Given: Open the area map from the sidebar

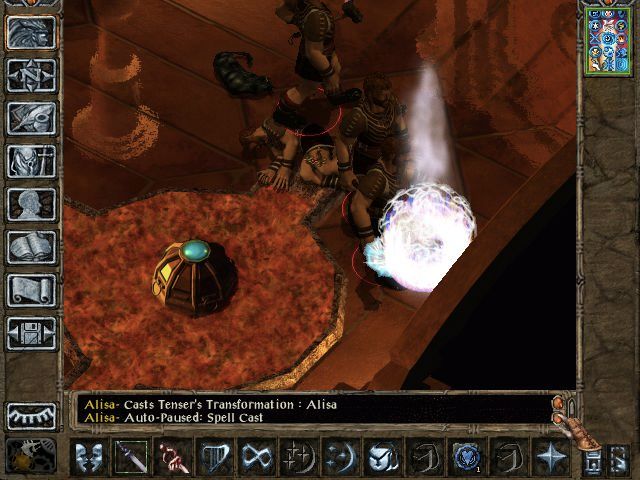Looking at the screenshot, I should pos(31,75).
